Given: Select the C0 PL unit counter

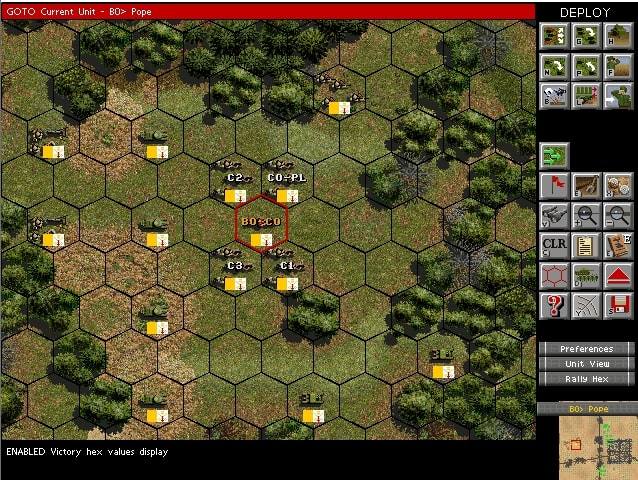Looking at the screenshot, I should point(287,184).
